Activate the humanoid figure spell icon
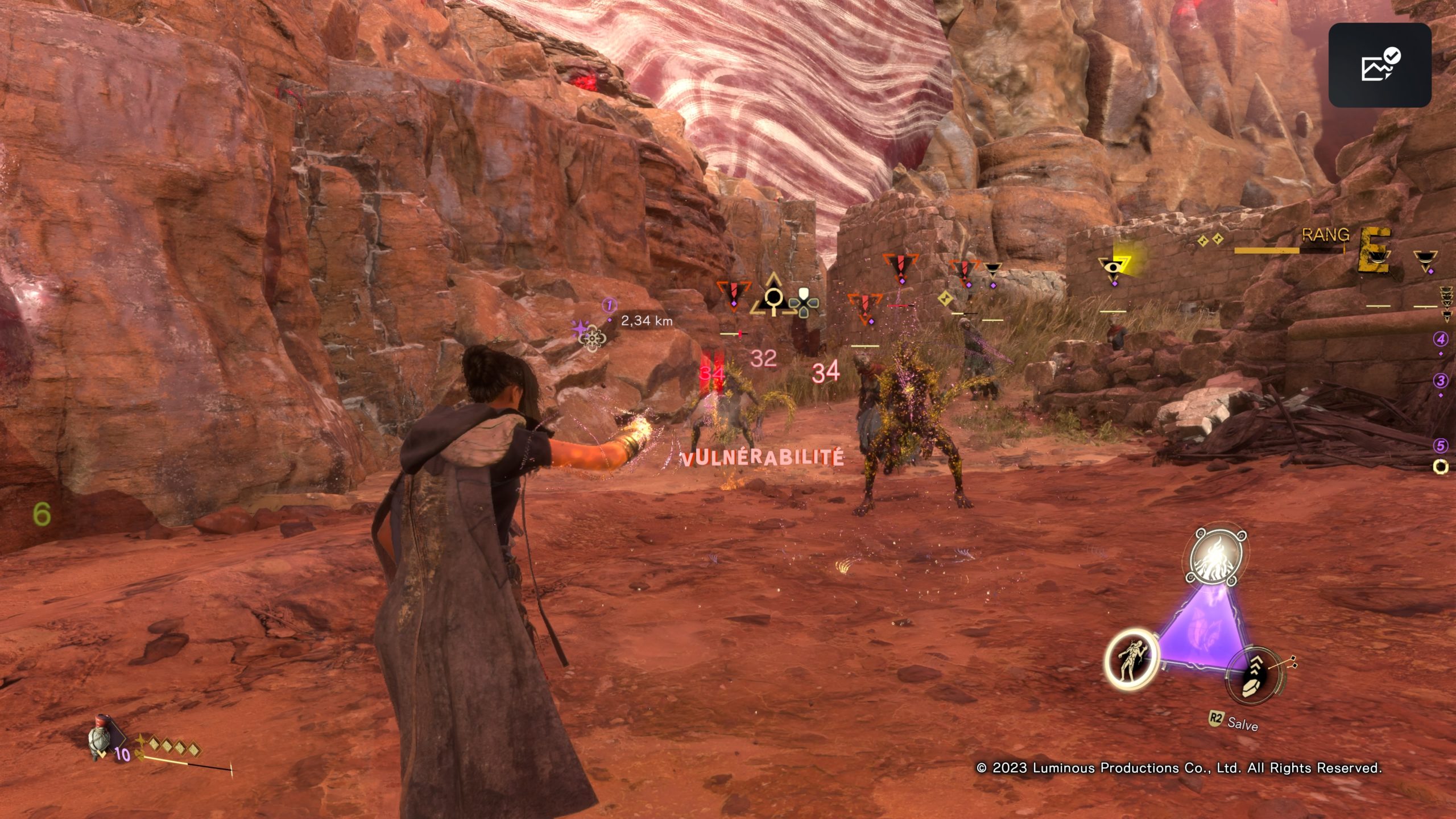 [x=1131, y=660]
